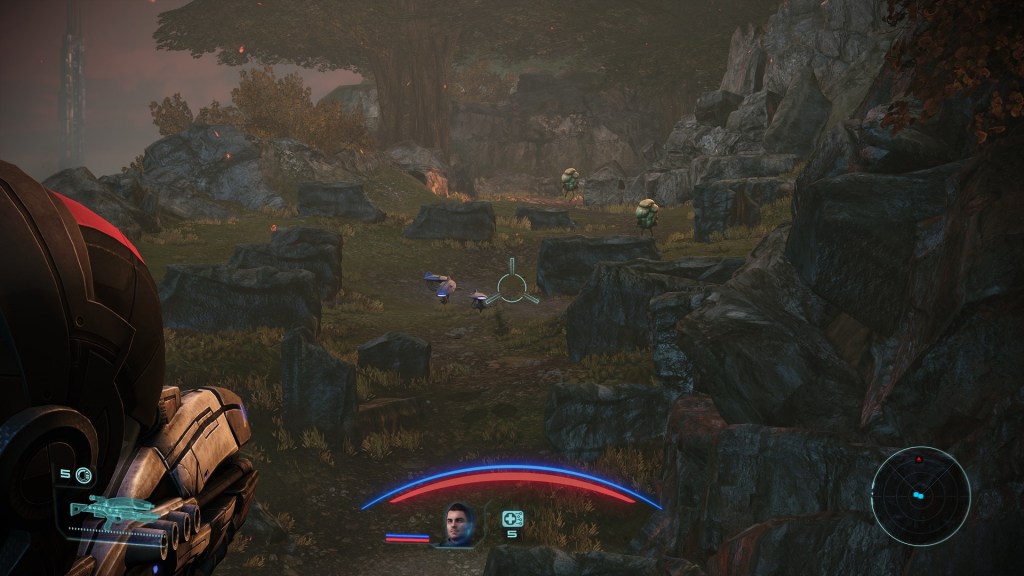Click the grenade icon
1024x576 pixels.
[83, 475]
